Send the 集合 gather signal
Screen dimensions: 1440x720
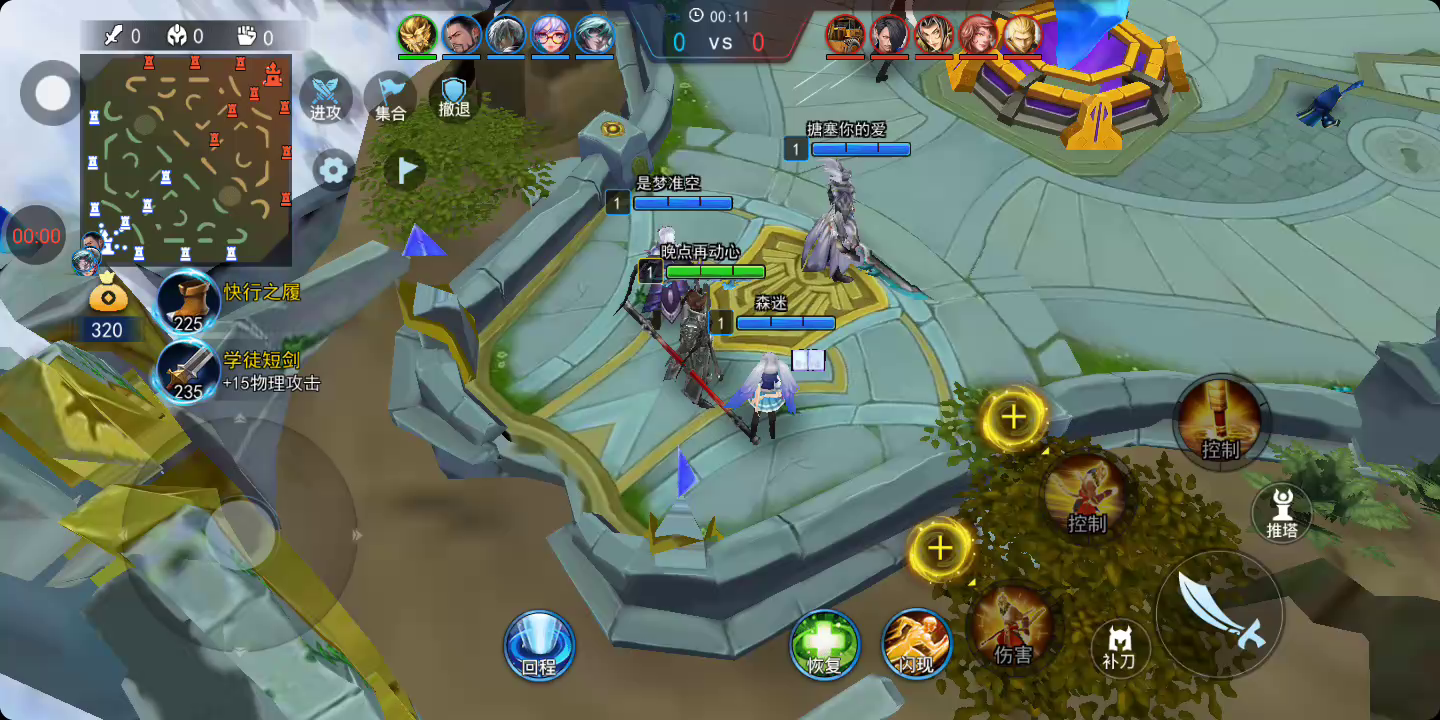pyautogui.click(x=390, y=97)
